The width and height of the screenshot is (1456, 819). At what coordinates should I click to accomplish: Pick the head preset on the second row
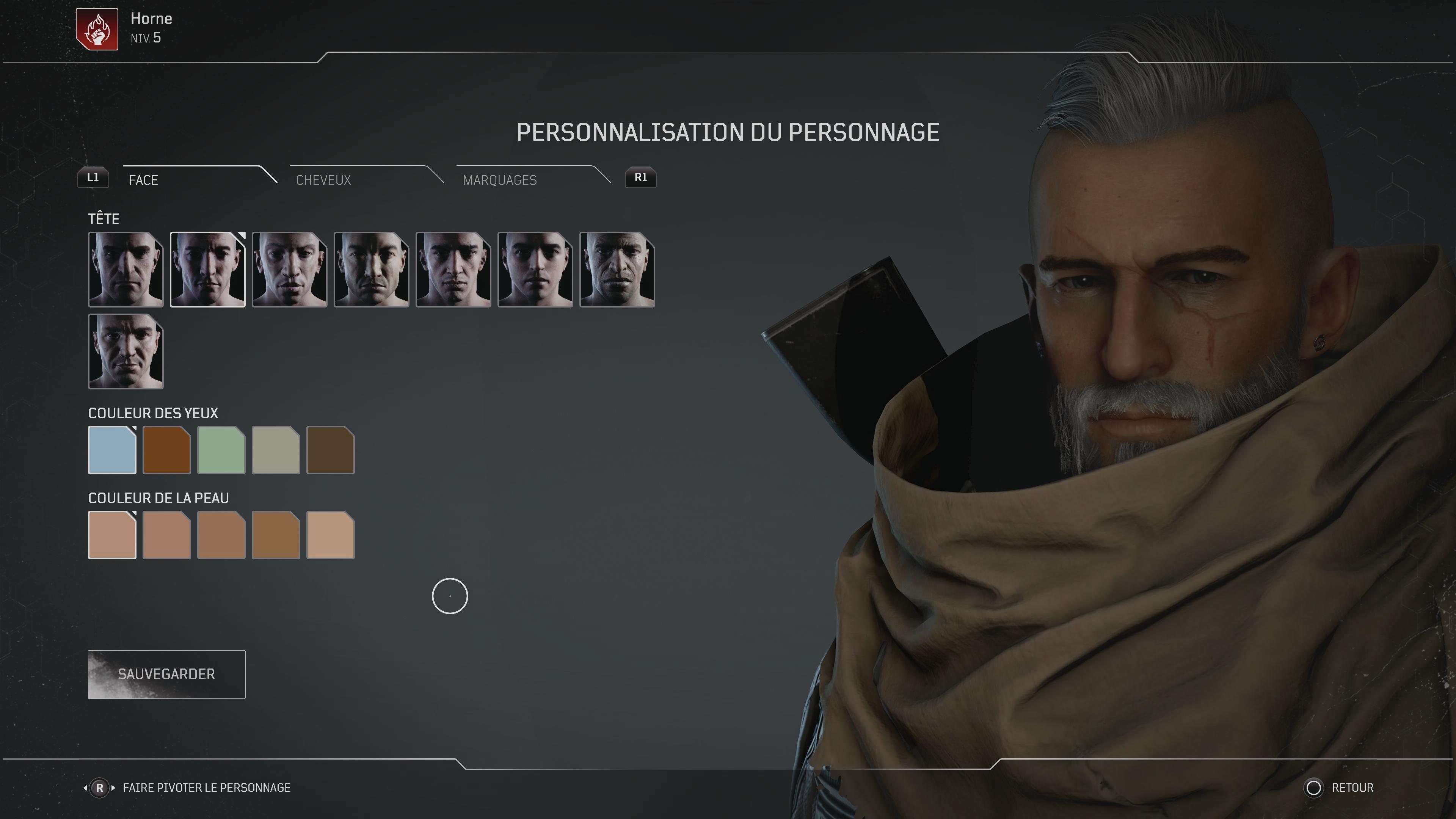pos(126,351)
